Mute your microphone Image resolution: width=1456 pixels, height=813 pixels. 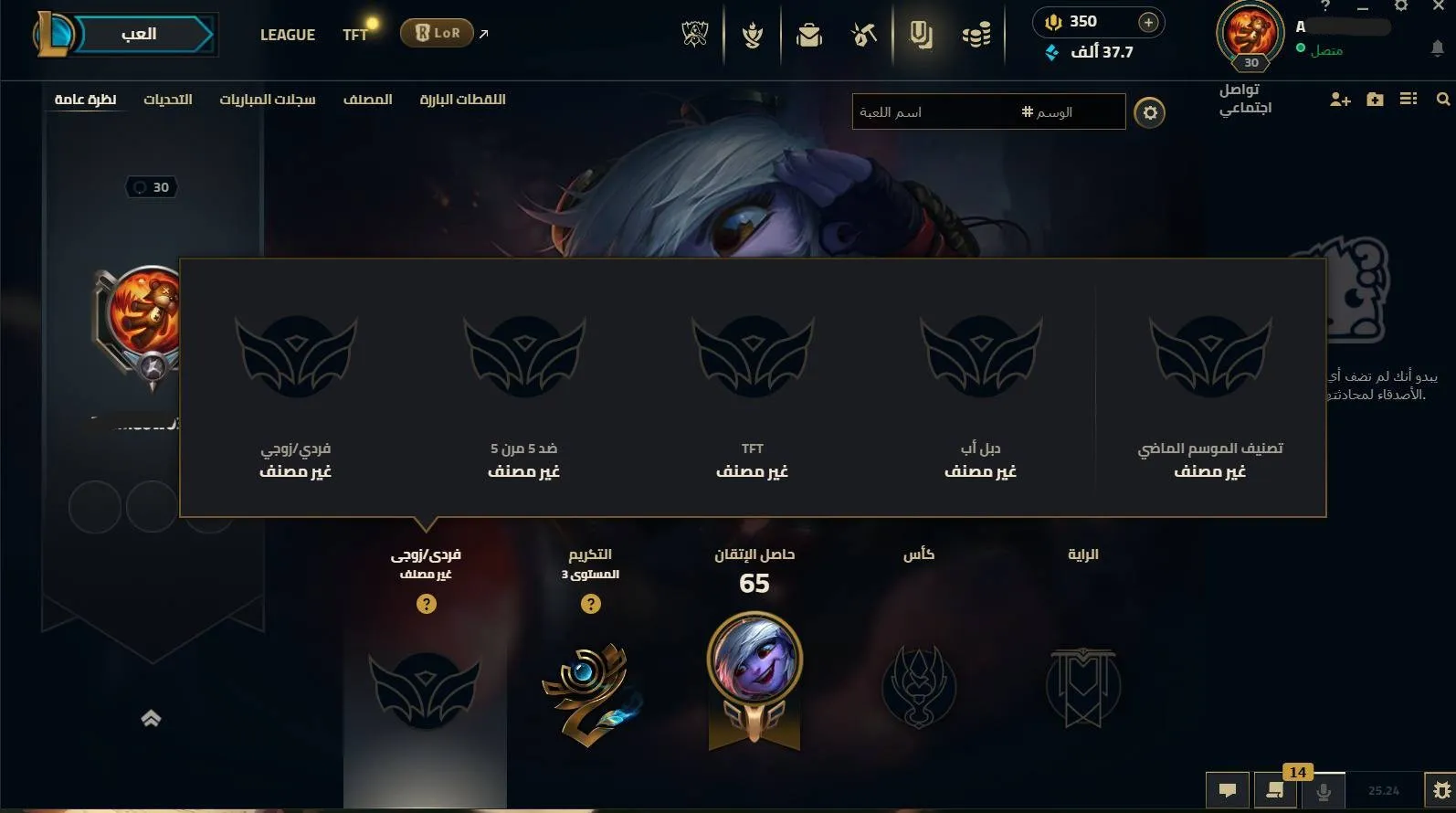point(1324,791)
